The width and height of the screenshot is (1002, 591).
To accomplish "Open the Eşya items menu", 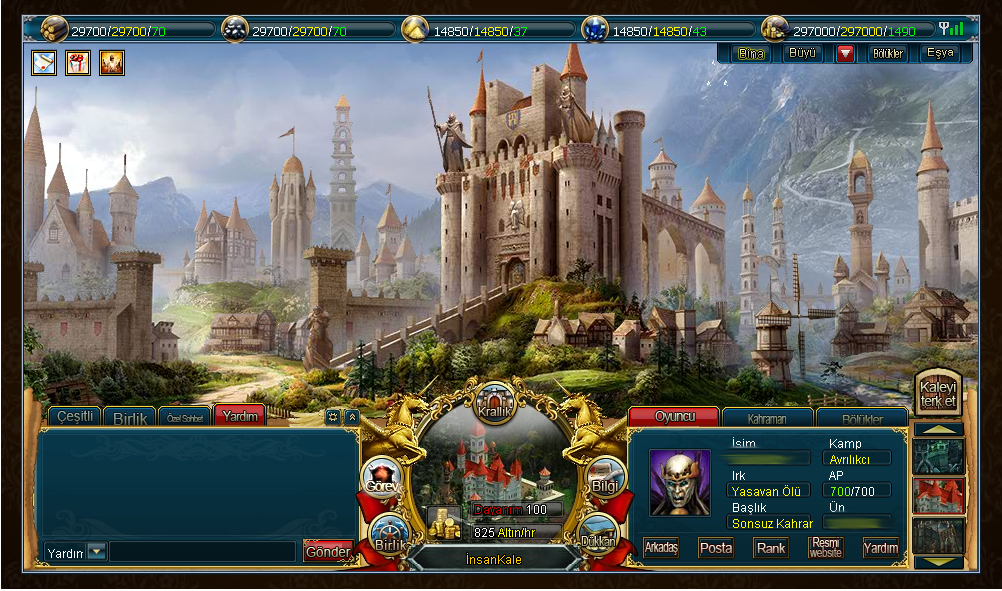I will (940, 53).
